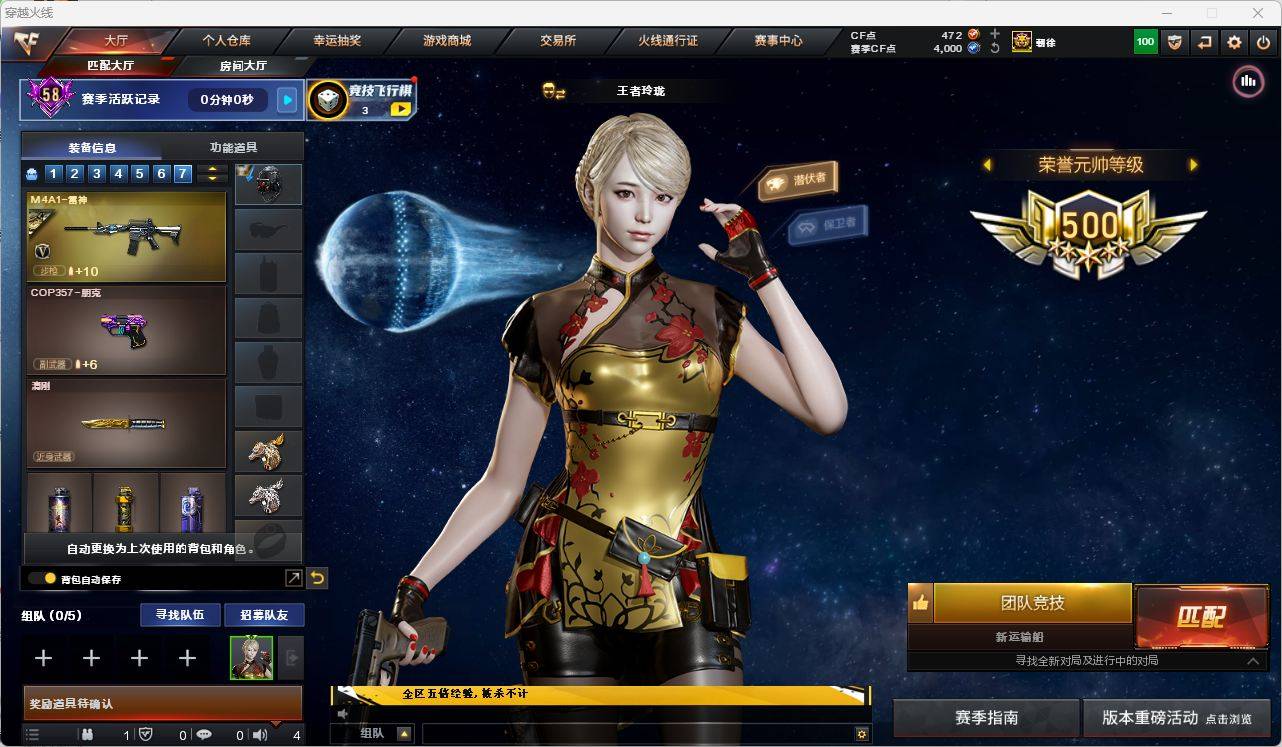Switch to 房间大厅 room lobby
The height and width of the screenshot is (747, 1282).
243,66
